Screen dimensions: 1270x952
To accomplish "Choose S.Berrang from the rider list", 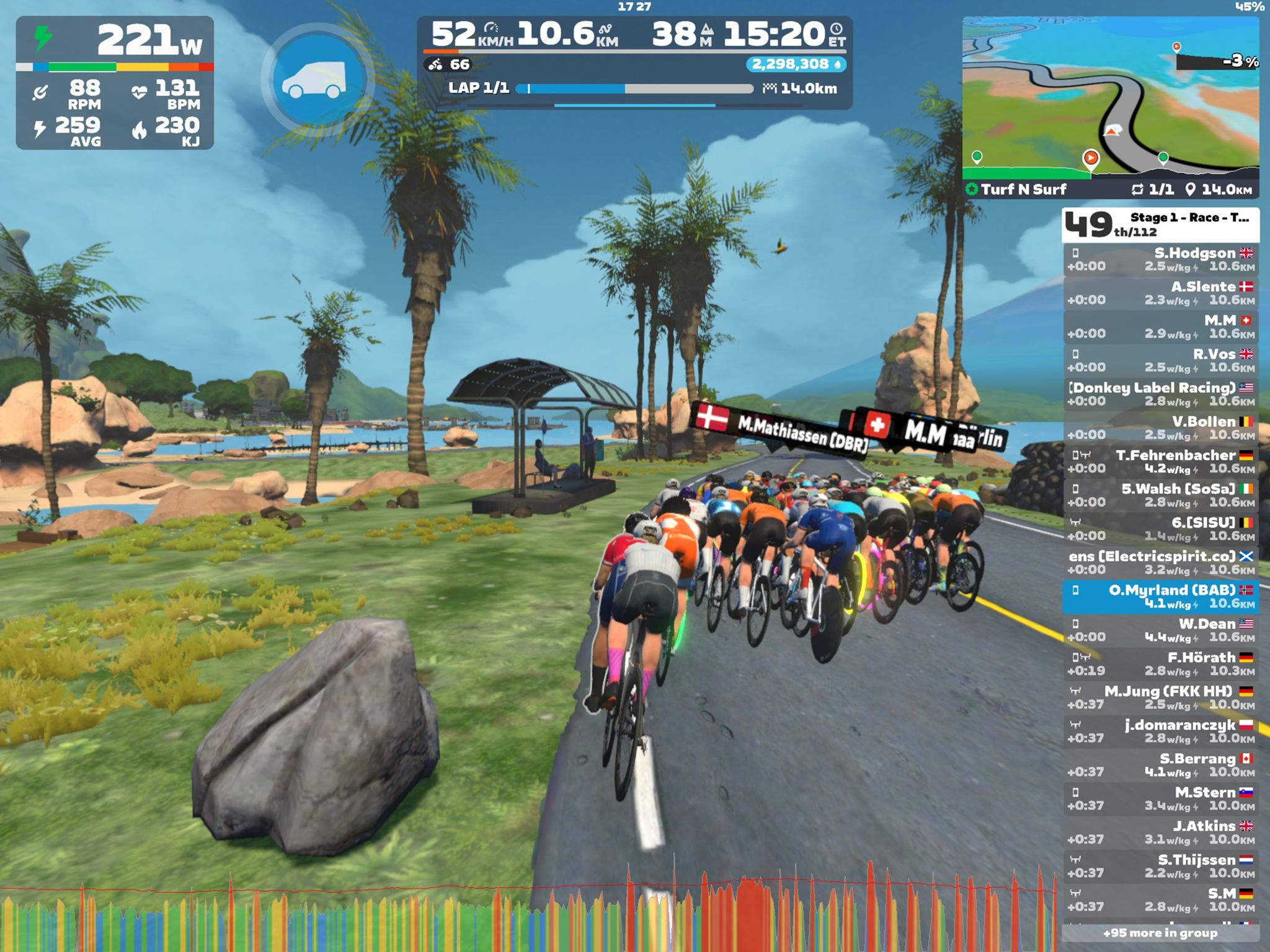I will (x=1160, y=765).
